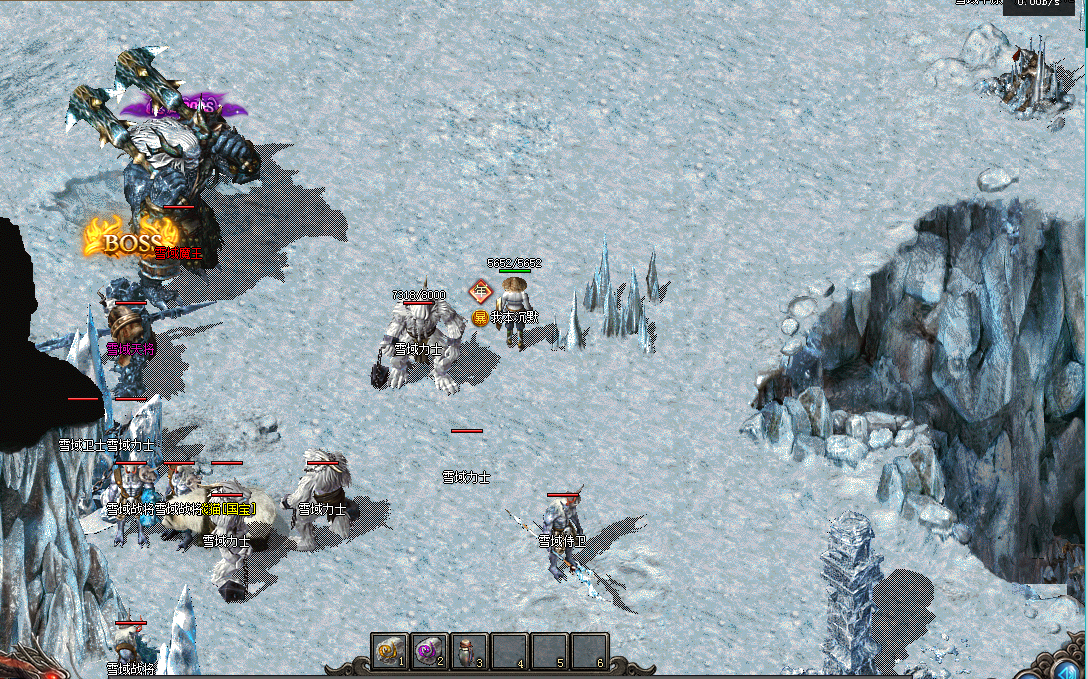Use the orange spiral scroll in slot 1

click(389, 651)
